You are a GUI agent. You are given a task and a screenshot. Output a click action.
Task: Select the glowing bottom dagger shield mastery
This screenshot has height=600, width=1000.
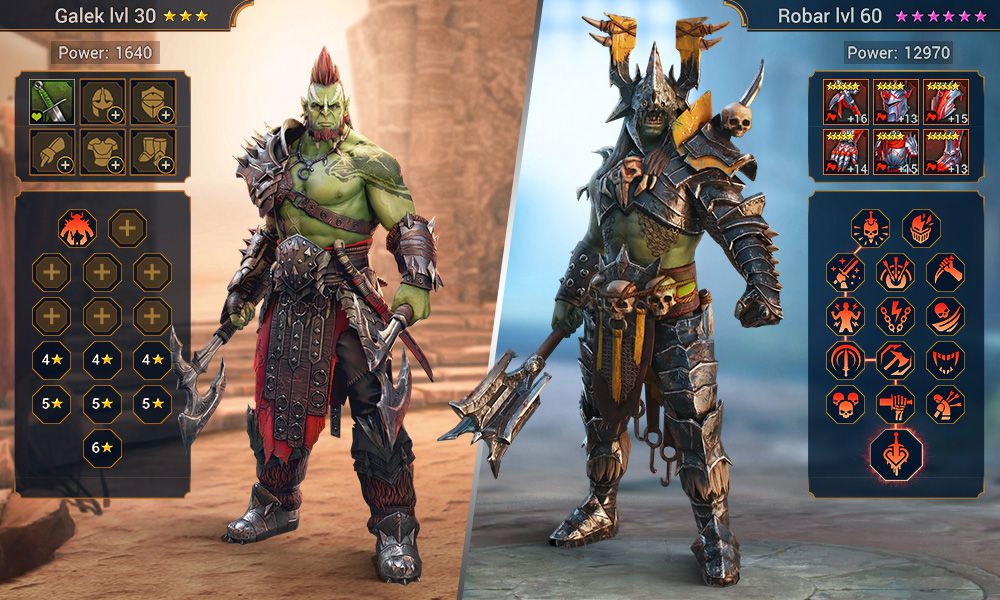(x=895, y=455)
